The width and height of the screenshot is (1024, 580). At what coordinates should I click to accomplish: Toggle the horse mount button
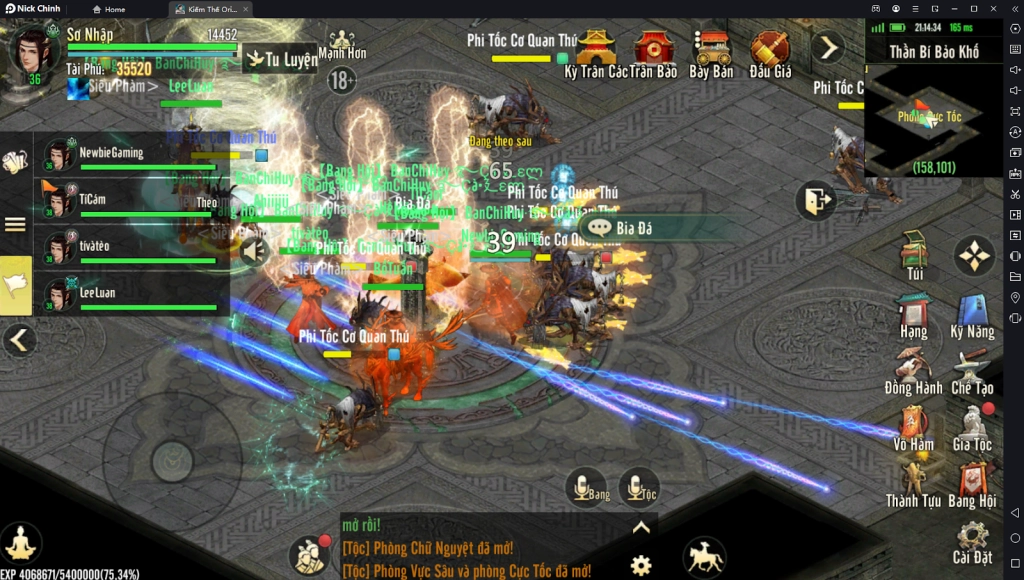[x=704, y=557]
